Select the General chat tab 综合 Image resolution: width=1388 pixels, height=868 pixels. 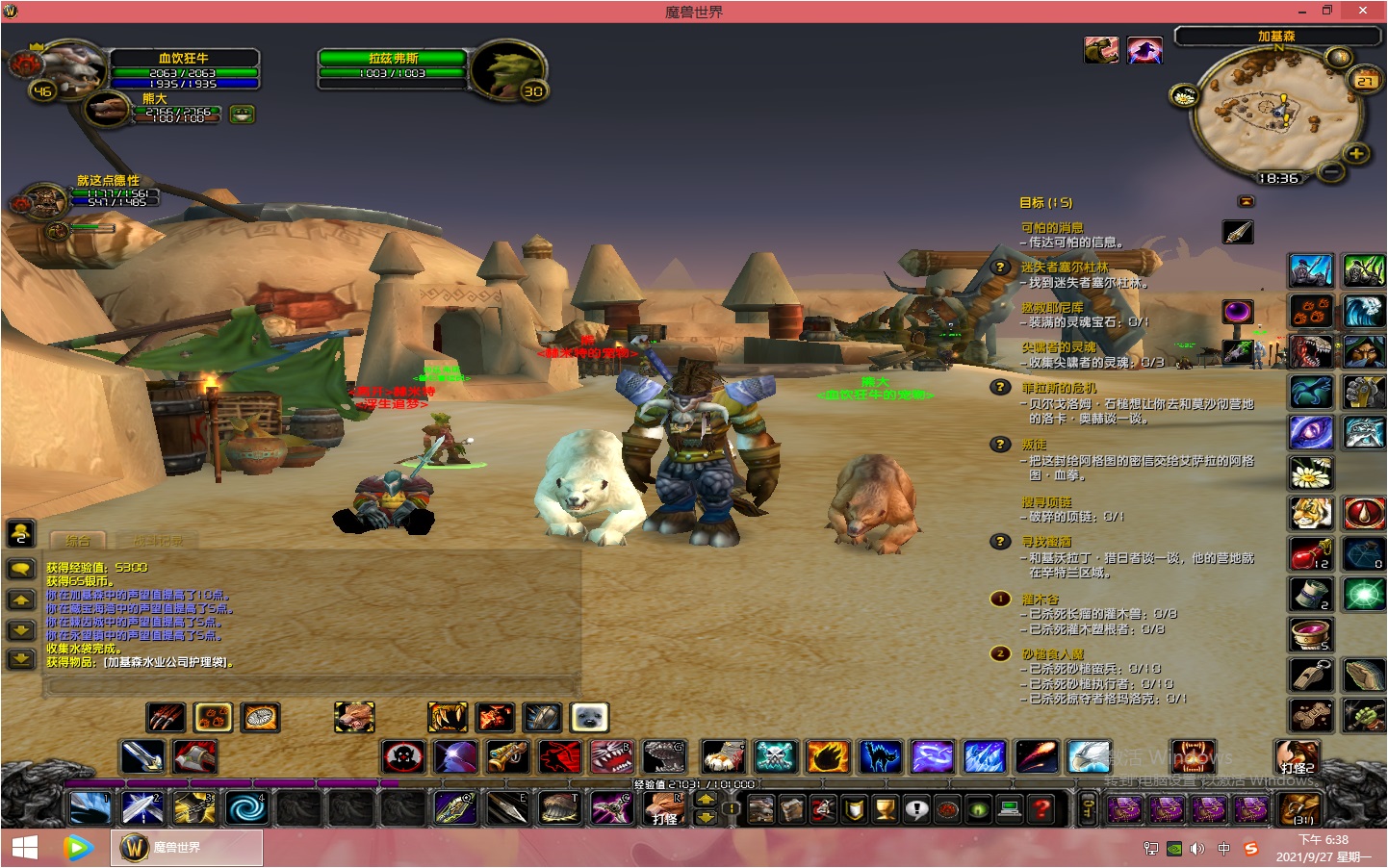tap(77, 541)
